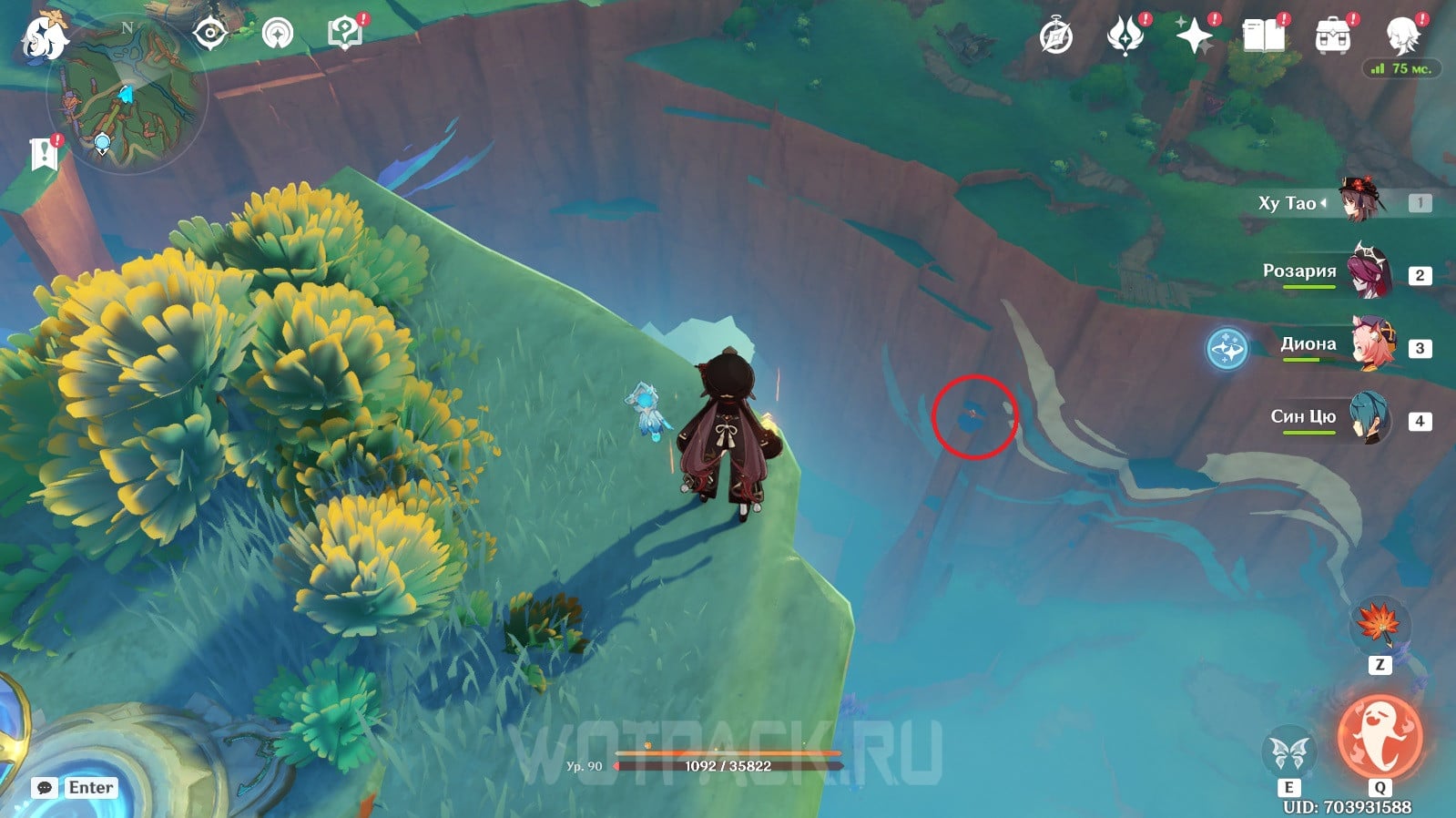Open the character profile head icon
This screenshot has height=818, width=1456.
click(1401, 36)
